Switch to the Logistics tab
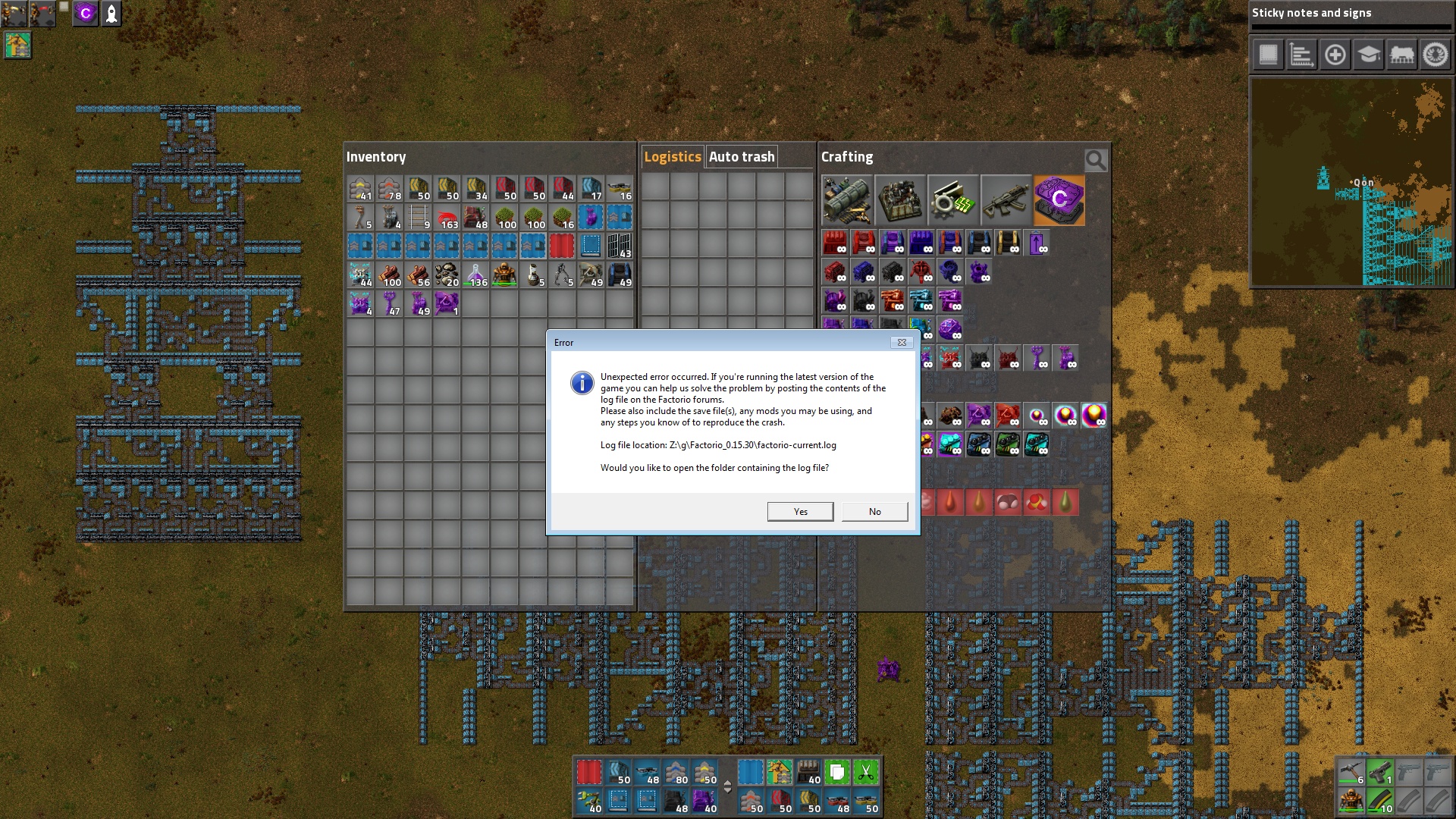1456x819 pixels. point(673,156)
